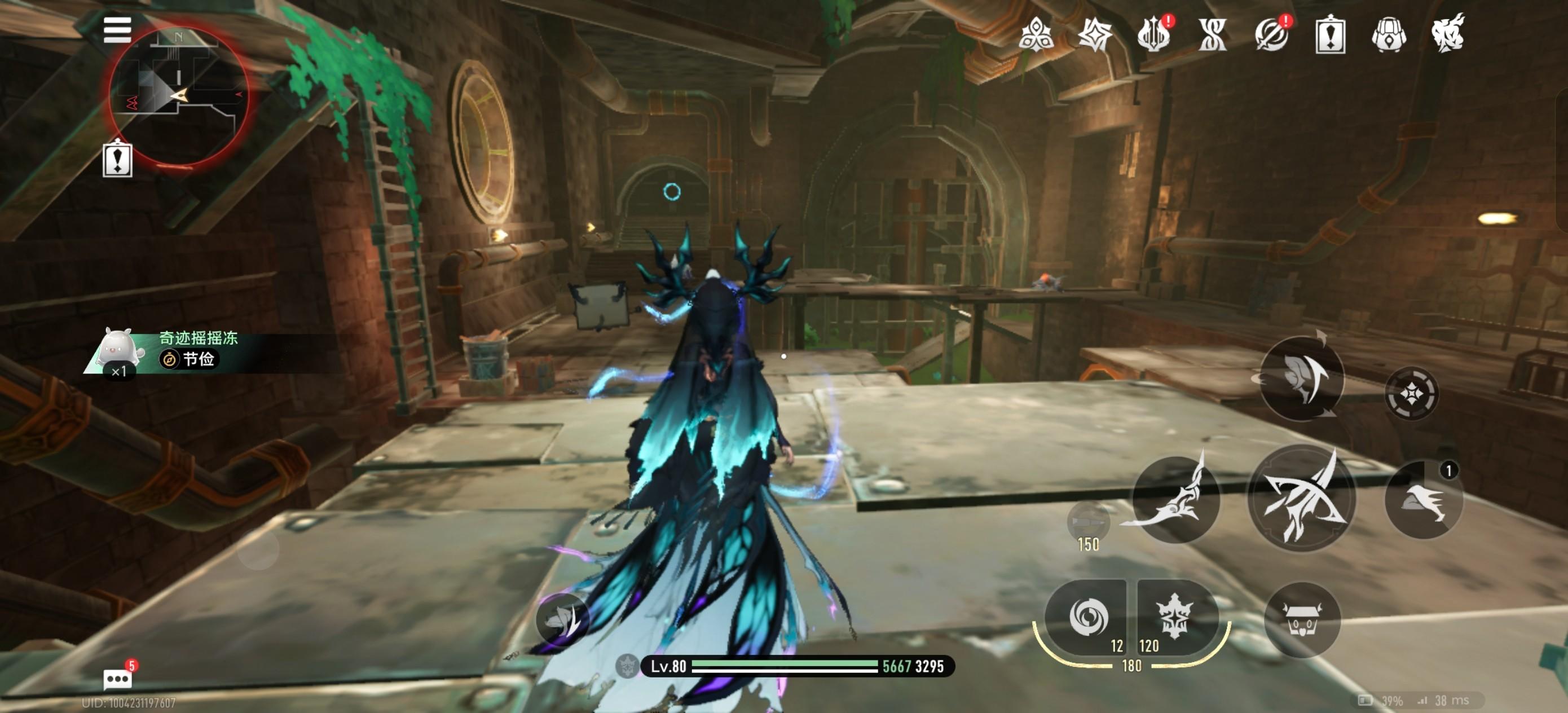Expand the circular minimap
Screen dimensions: 1568x713
click(x=178, y=96)
